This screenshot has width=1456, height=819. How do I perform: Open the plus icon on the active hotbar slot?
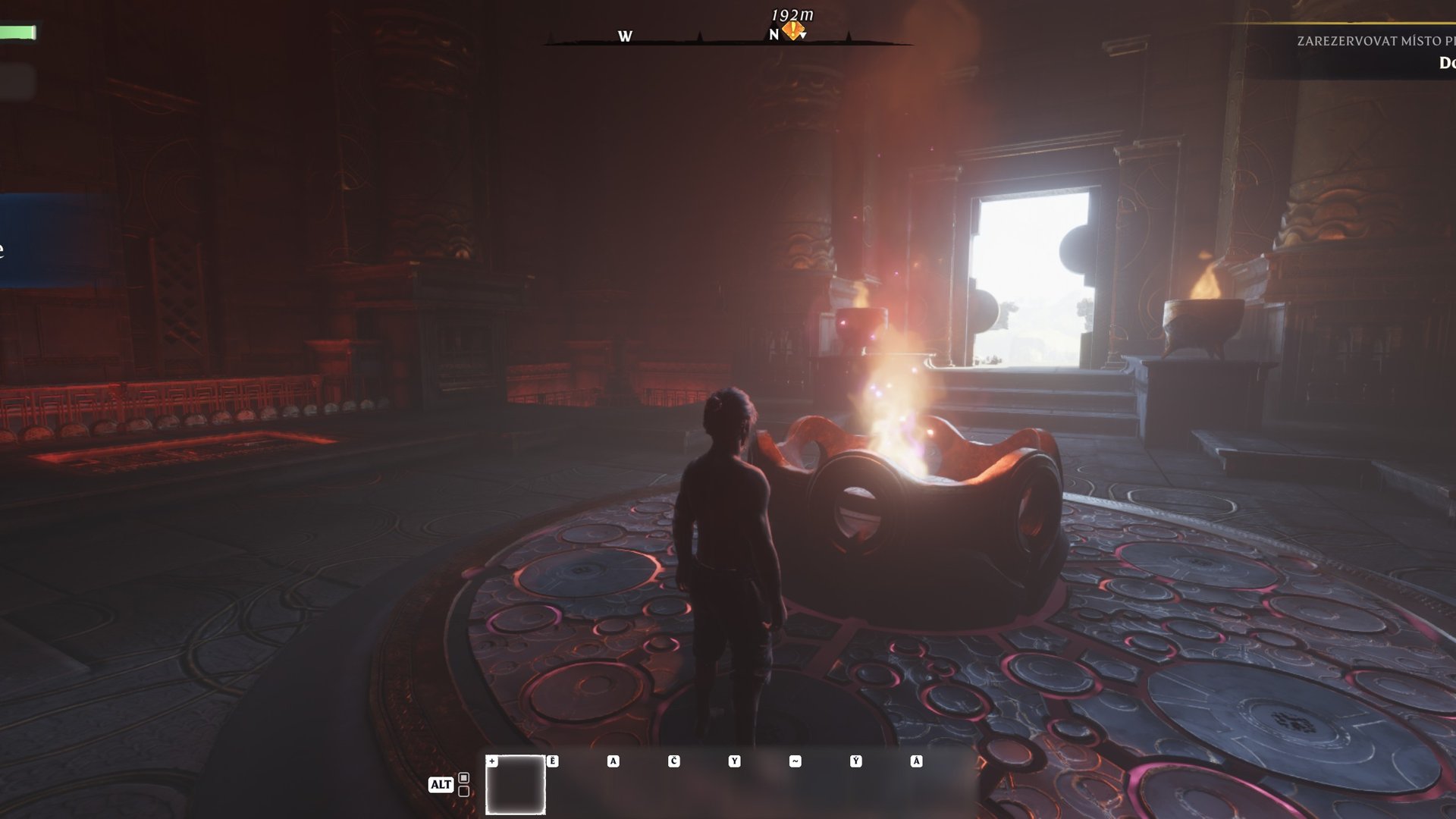(492, 761)
